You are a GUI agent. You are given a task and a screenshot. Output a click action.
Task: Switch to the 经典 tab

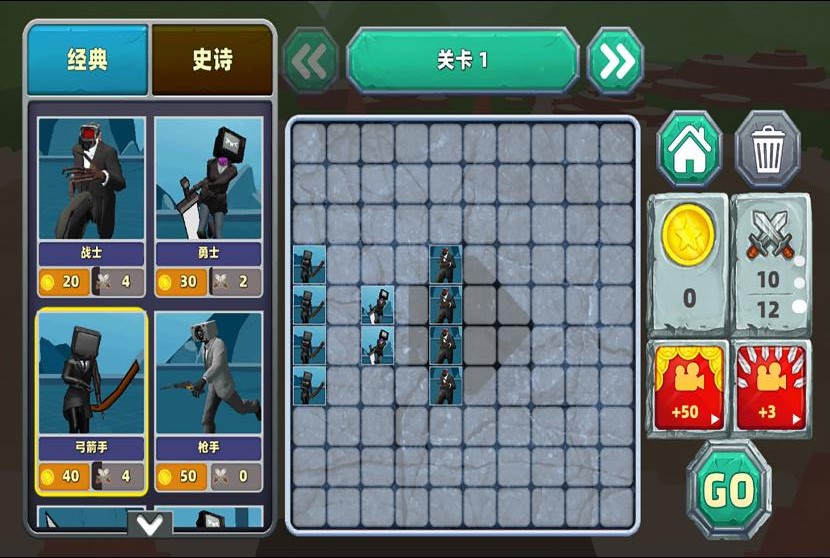coord(88,60)
